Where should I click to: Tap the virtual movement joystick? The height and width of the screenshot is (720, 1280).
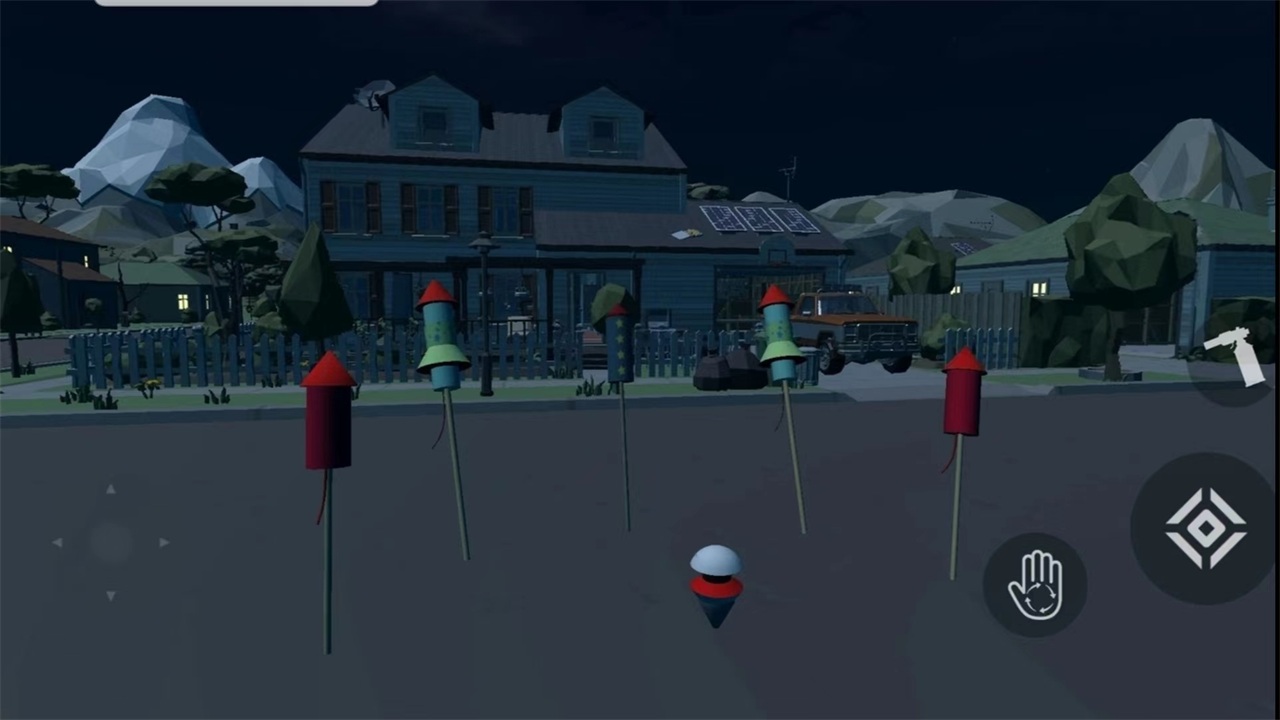110,542
